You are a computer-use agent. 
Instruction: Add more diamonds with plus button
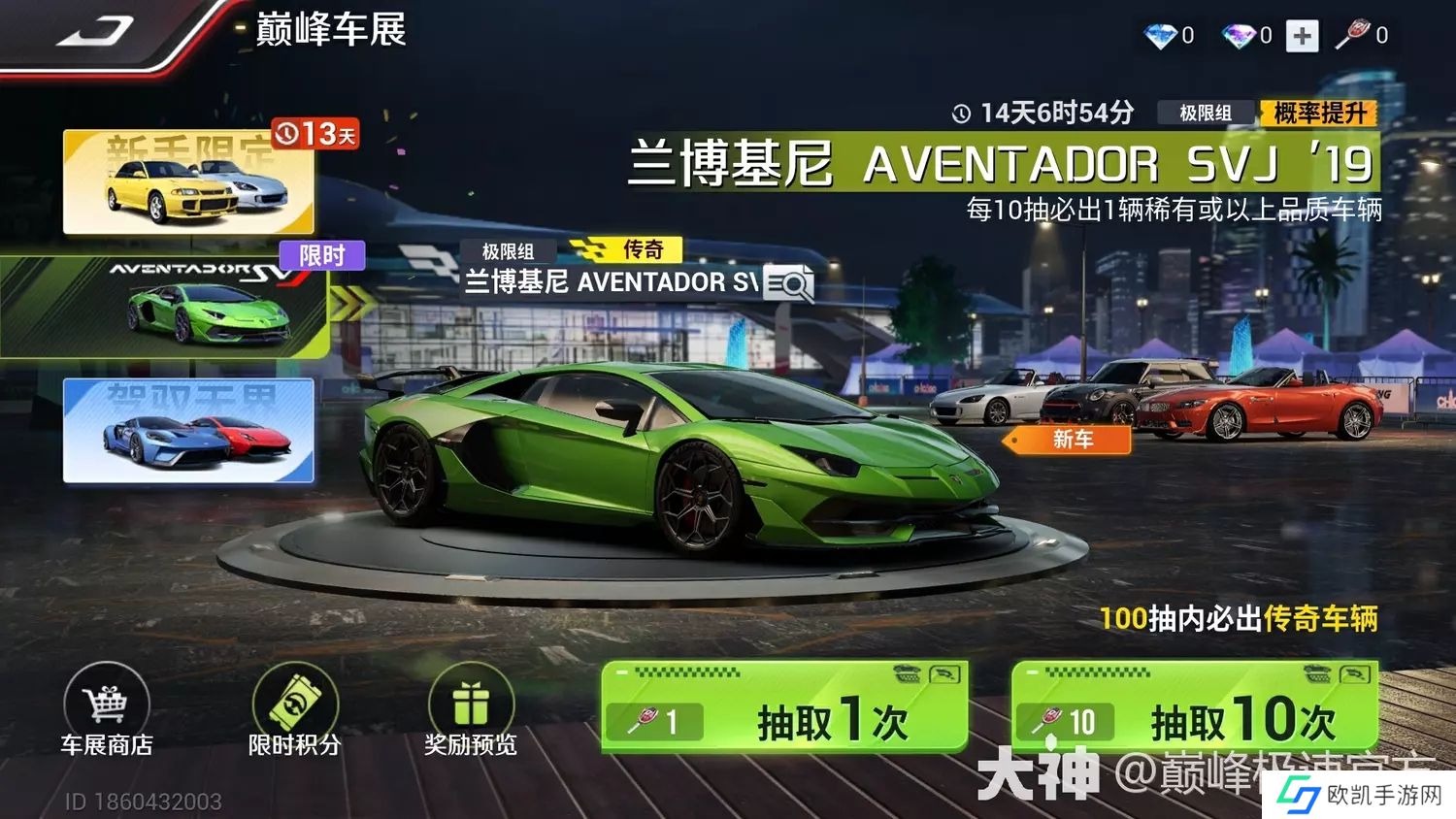1302,36
